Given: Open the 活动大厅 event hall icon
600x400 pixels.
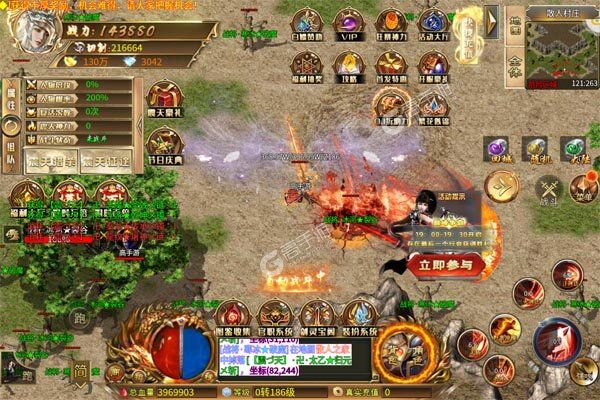Looking at the screenshot, I should pyautogui.click(x=431, y=23).
